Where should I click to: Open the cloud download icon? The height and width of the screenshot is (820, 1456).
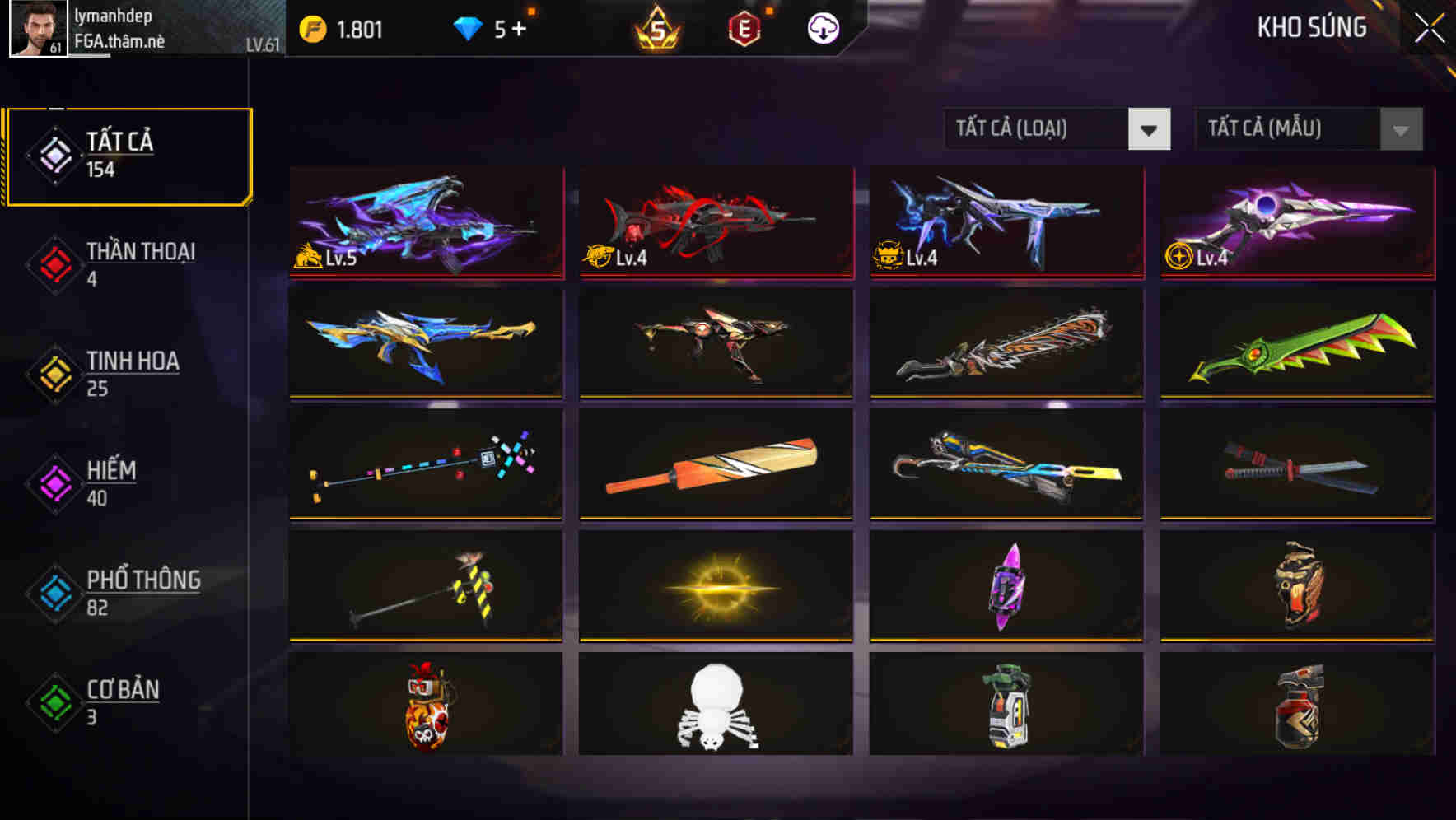[x=823, y=27]
